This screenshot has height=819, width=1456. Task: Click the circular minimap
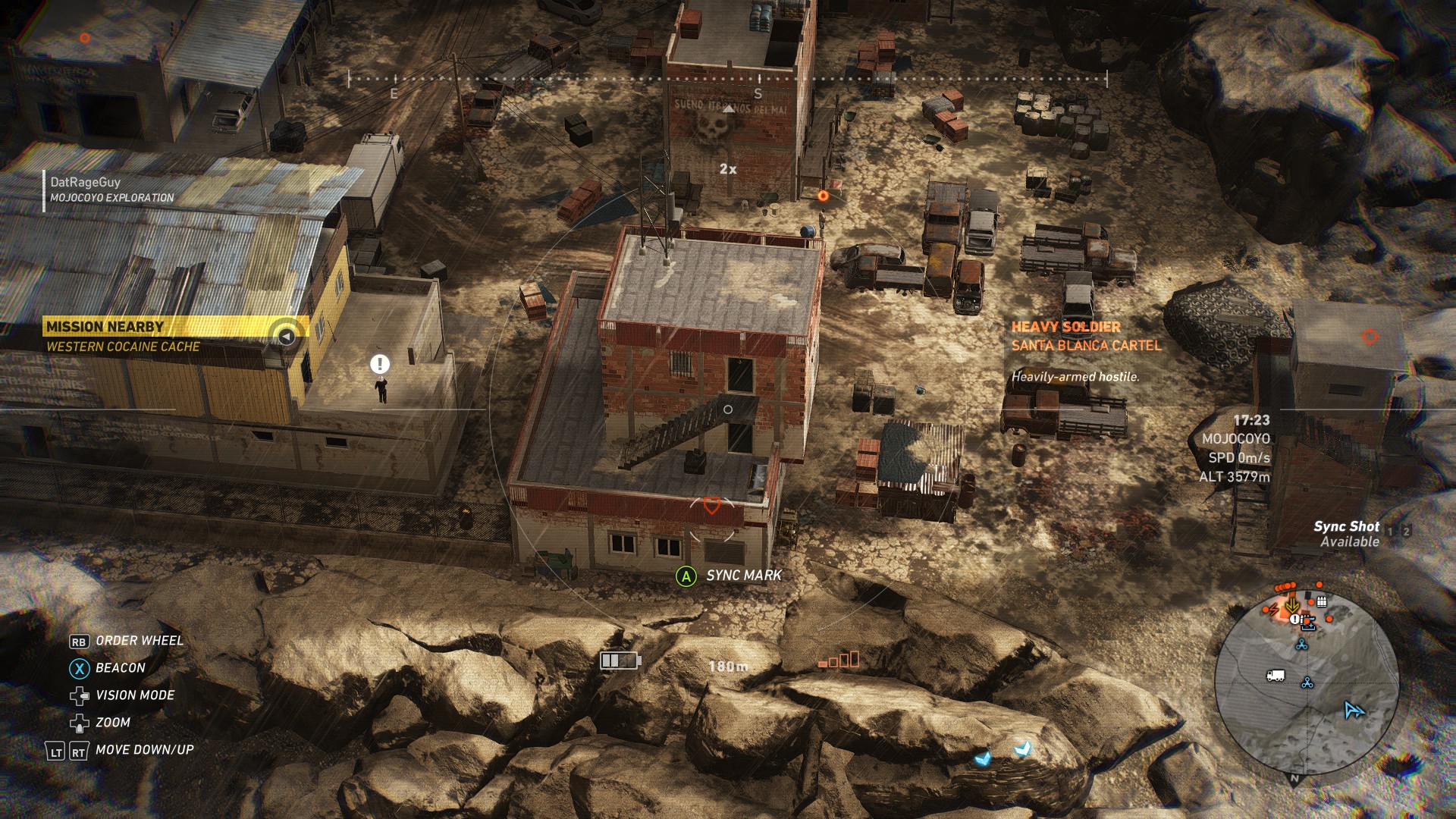(x=1306, y=681)
